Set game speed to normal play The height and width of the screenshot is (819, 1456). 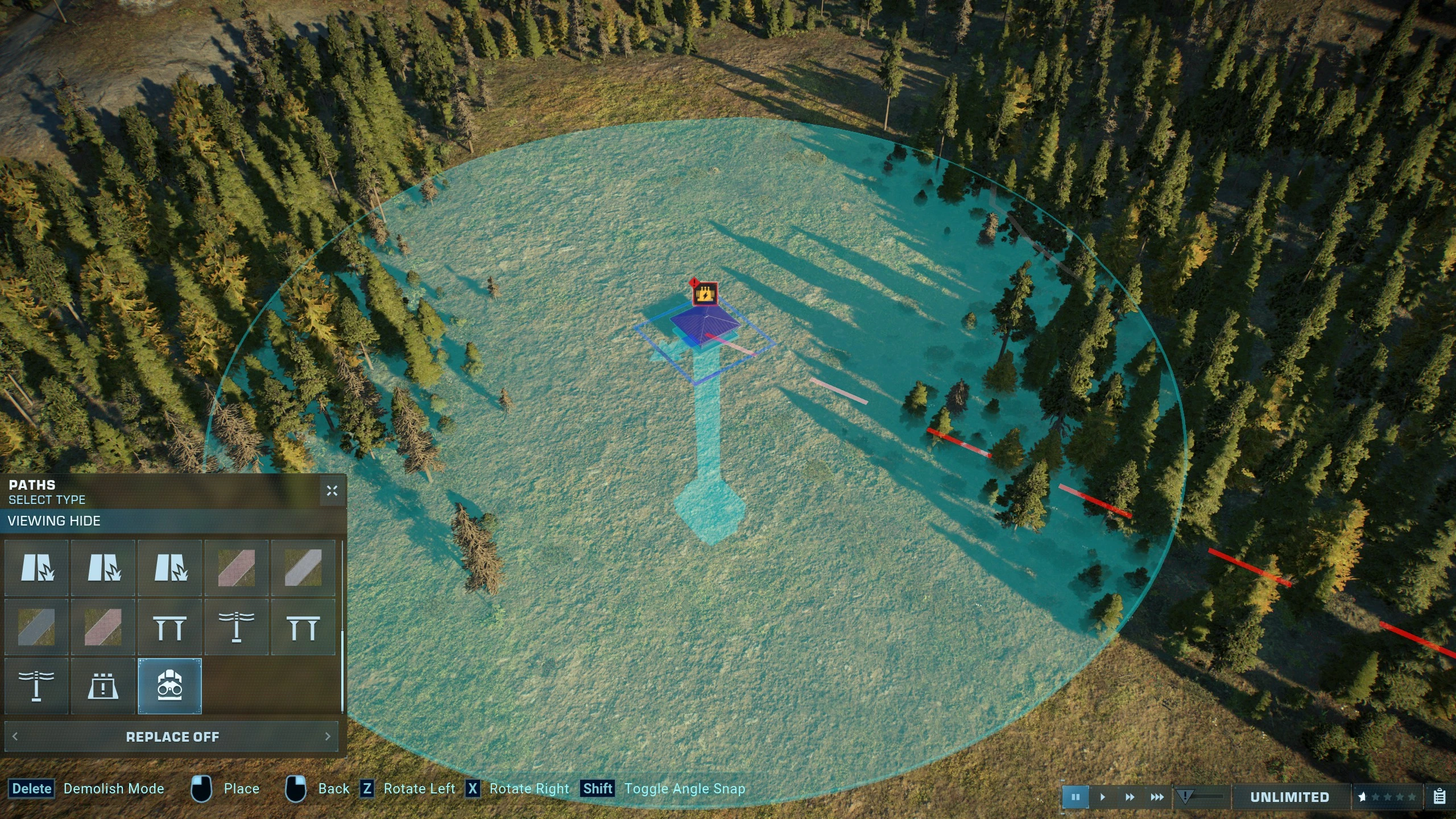tap(1102, 797)
